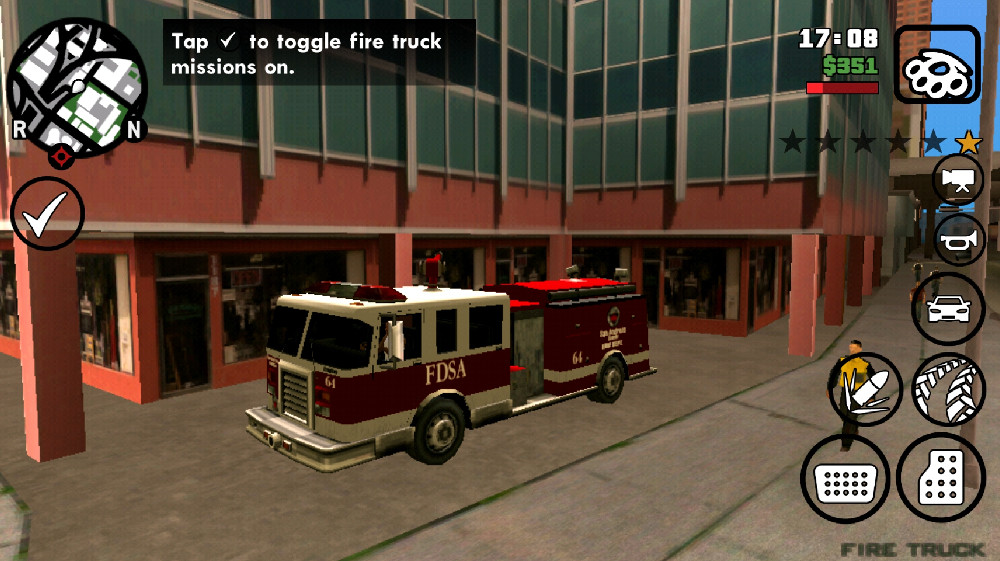
Task: Select the brass knuckles weapon icon
Action: pyautogui.click(x=937, y=66)
